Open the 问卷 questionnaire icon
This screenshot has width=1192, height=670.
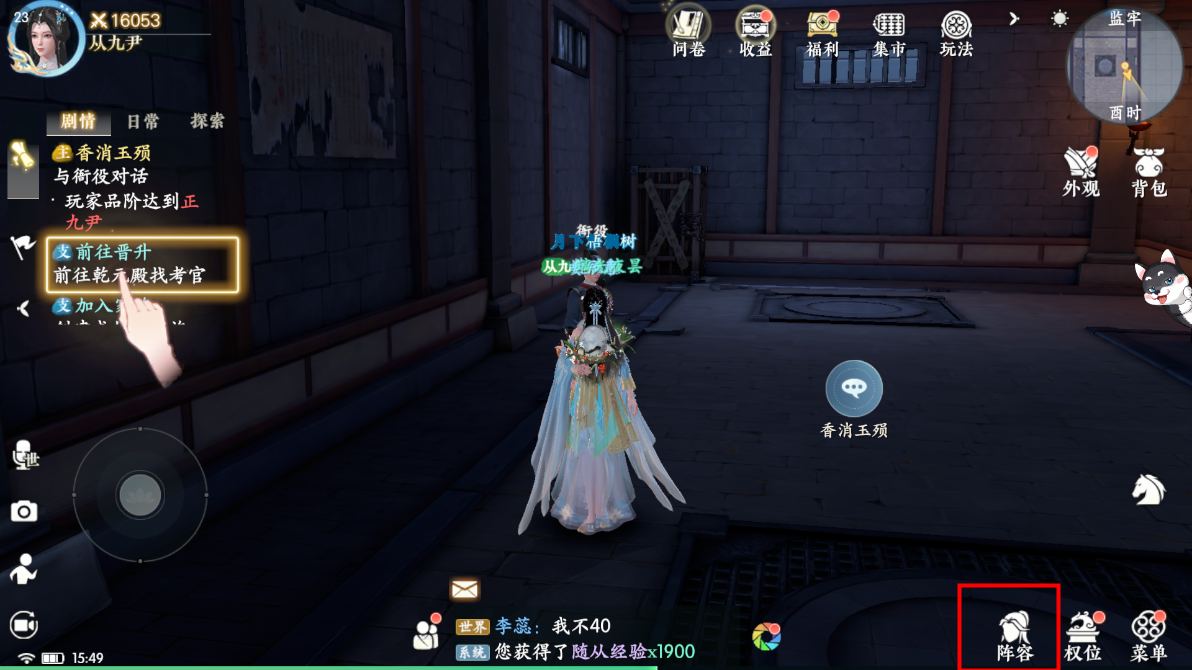coord(688,30)
